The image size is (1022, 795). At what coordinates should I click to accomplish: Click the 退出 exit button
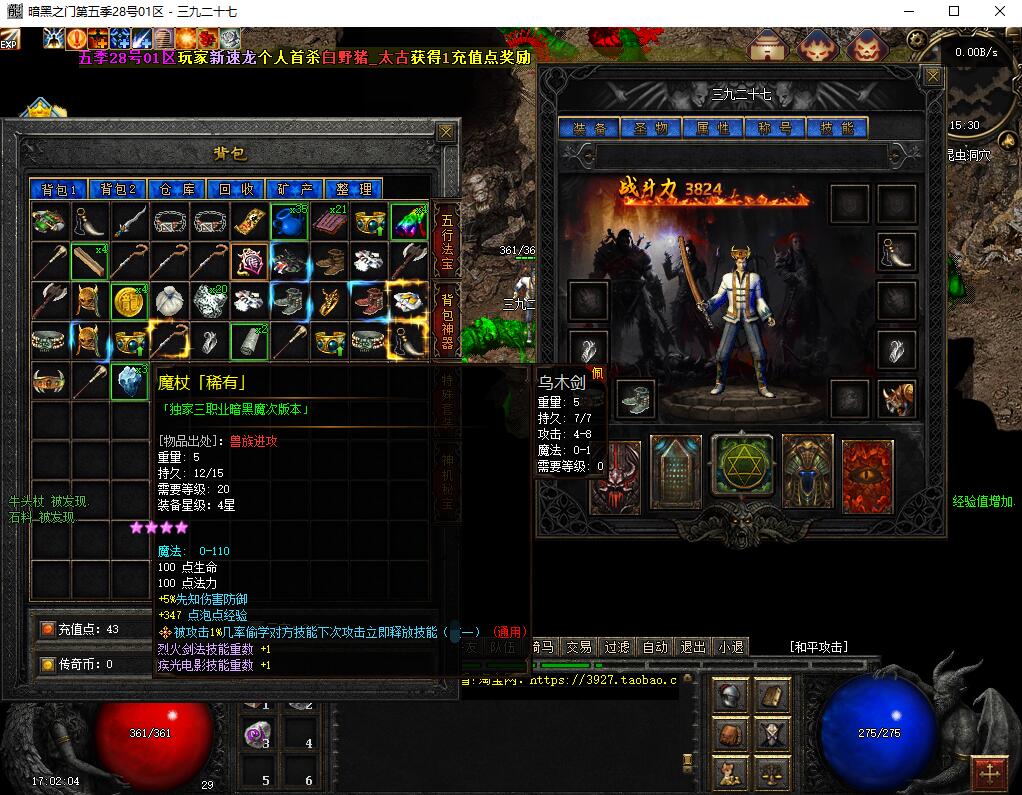pyautogui.click(x=693, y=647)
